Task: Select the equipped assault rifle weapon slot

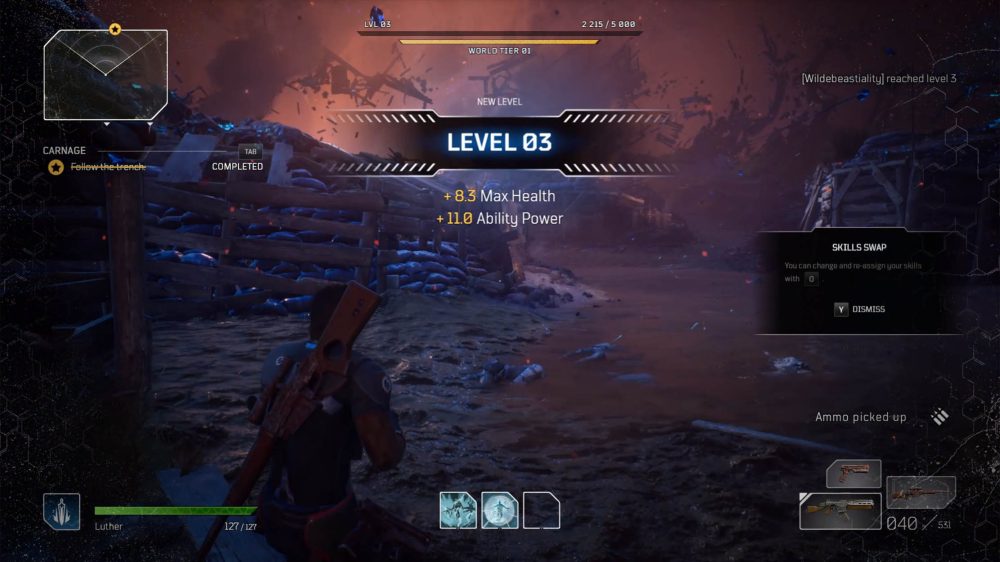Action: [x=839, y=510]
